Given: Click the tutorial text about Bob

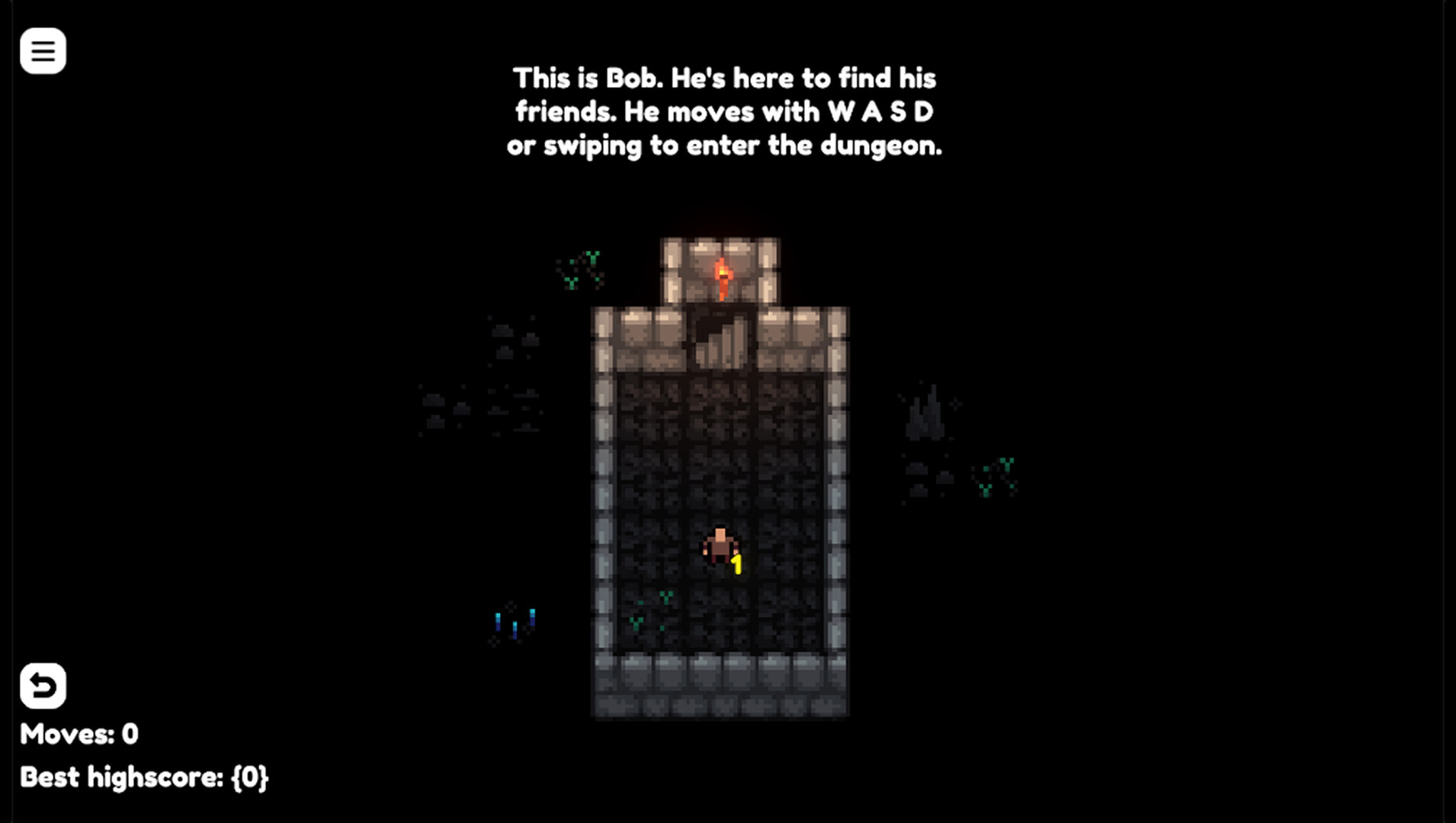Looking at the screenshot, I should pos(724,110).
